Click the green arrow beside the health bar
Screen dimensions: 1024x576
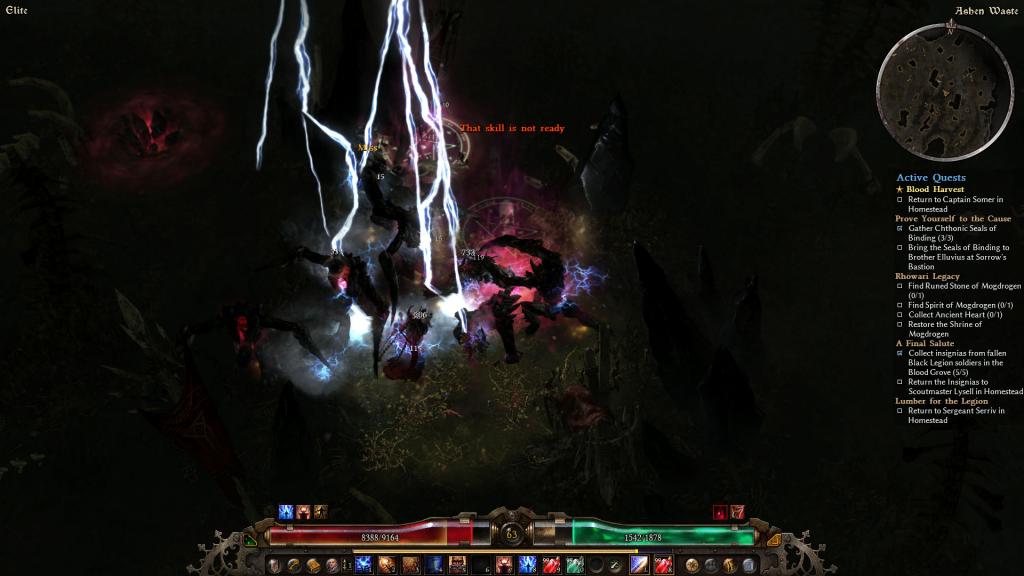[249, 539]
